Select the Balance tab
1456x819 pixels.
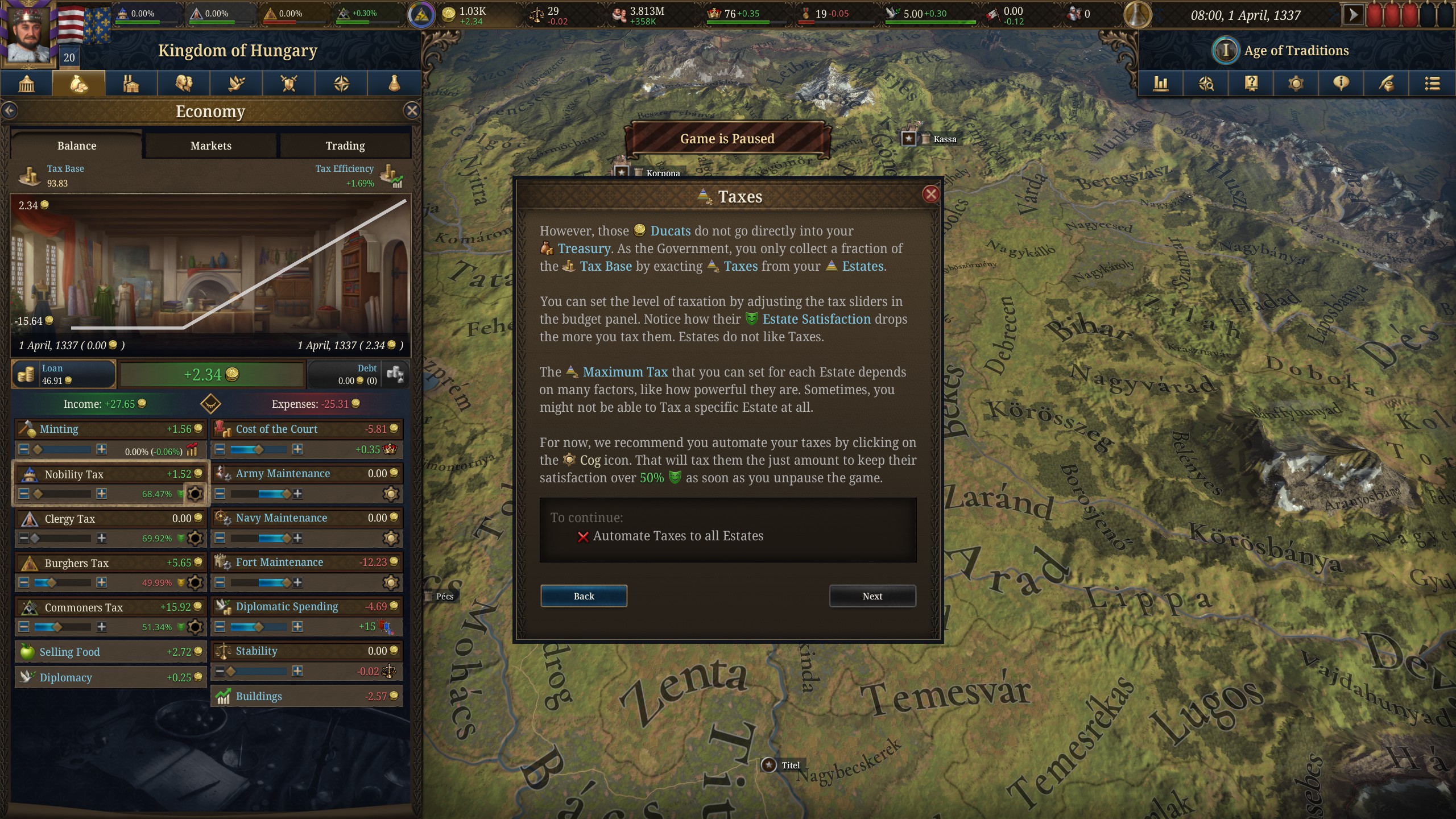coord(77,146)
